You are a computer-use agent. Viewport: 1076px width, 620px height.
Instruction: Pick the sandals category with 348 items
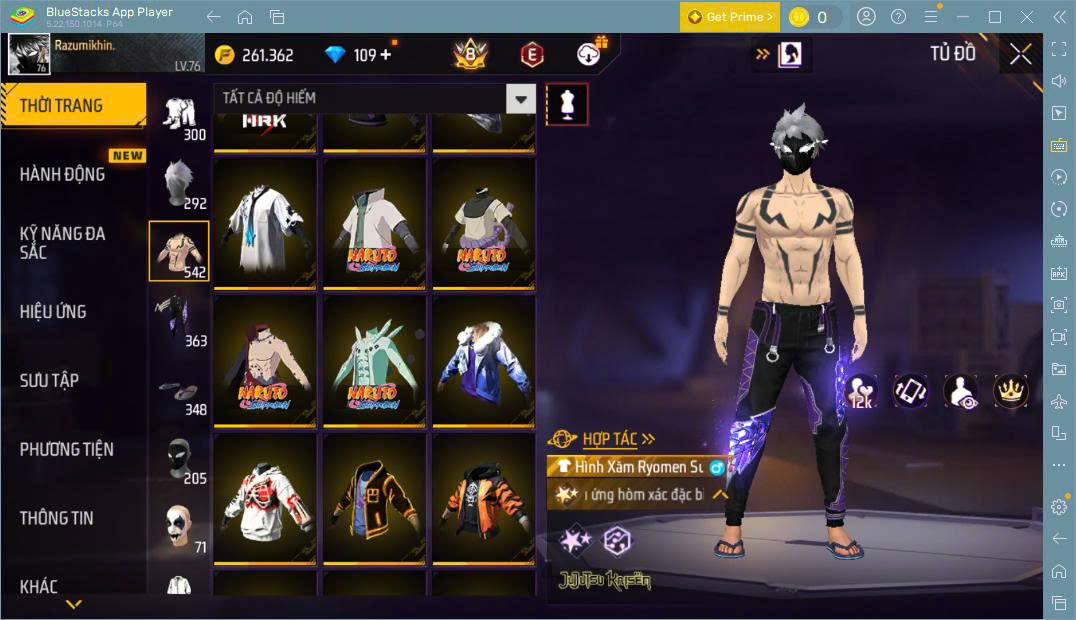[x=180, y=390]
